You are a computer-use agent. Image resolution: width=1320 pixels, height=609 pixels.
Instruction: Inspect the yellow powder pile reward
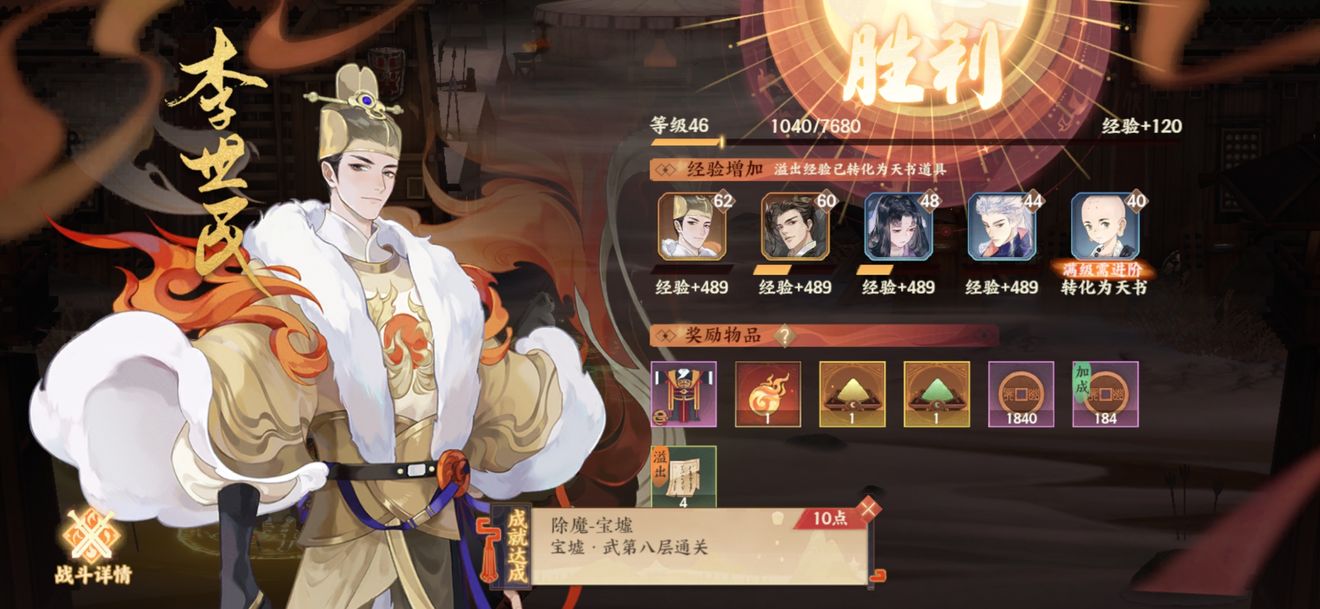click(x=852, y=394)
